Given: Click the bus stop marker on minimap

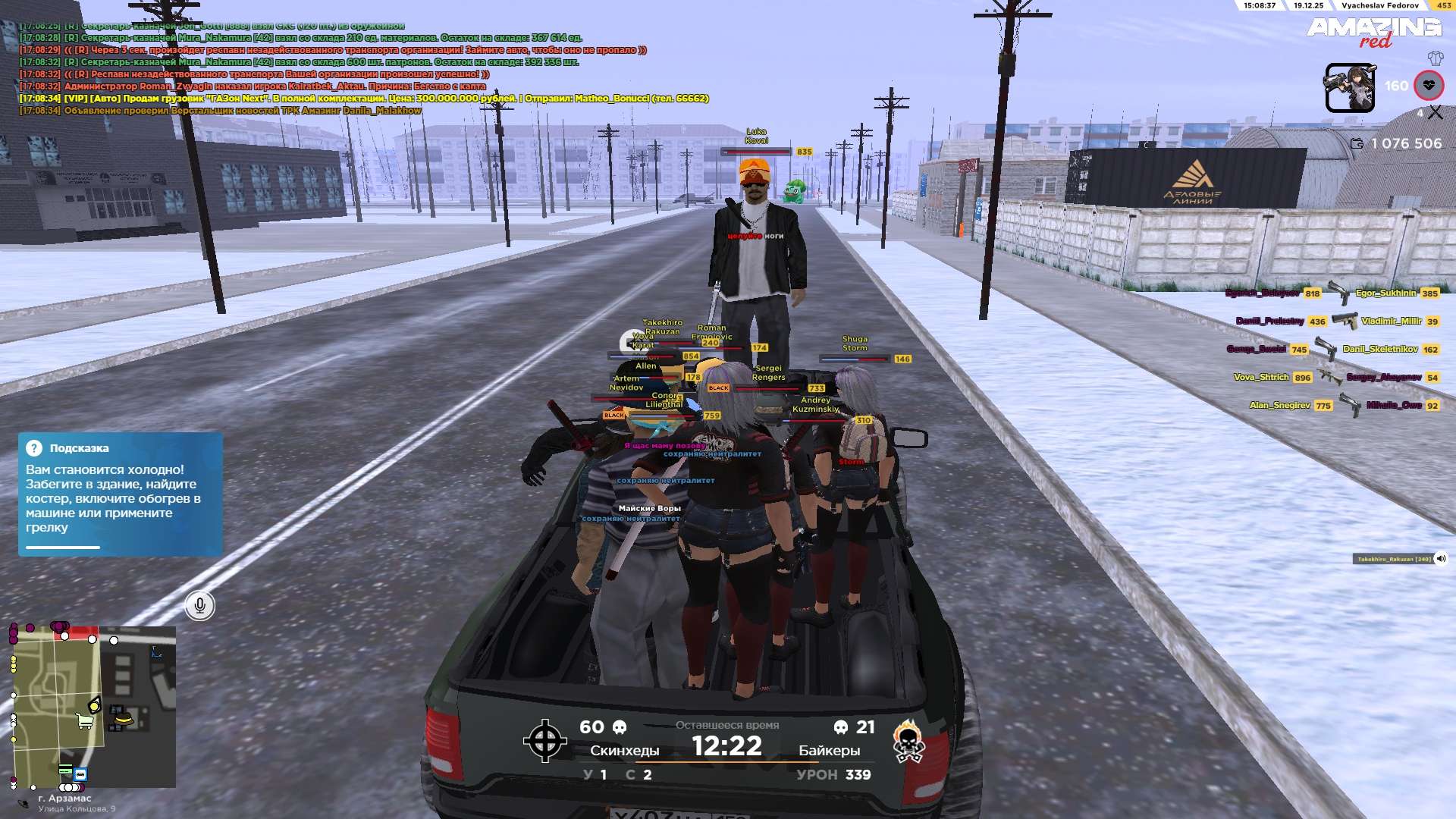Looking at the screenshot, I should coord(80,774).
